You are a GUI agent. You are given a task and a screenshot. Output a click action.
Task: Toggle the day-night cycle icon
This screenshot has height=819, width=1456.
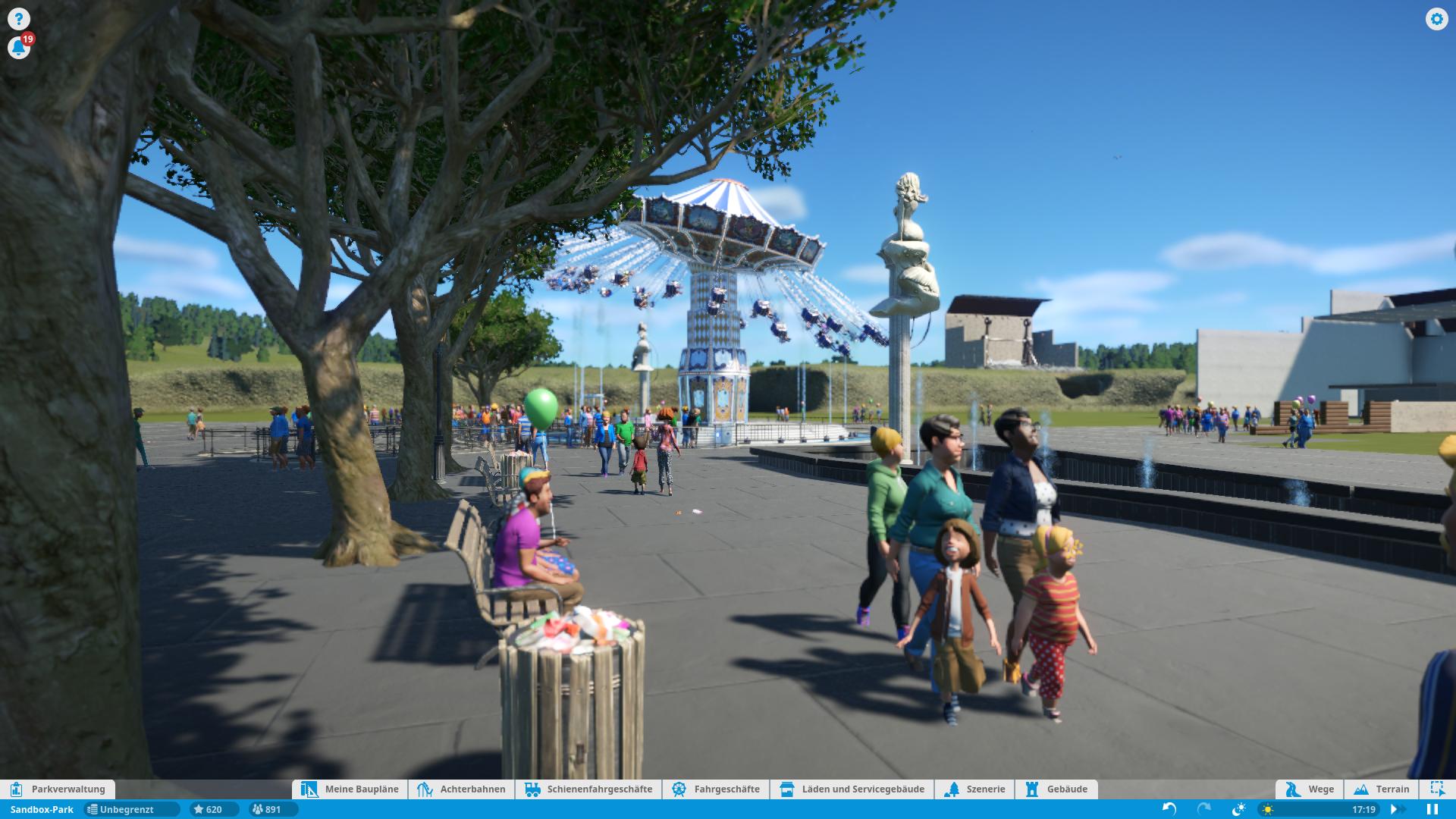(1239, 809)
